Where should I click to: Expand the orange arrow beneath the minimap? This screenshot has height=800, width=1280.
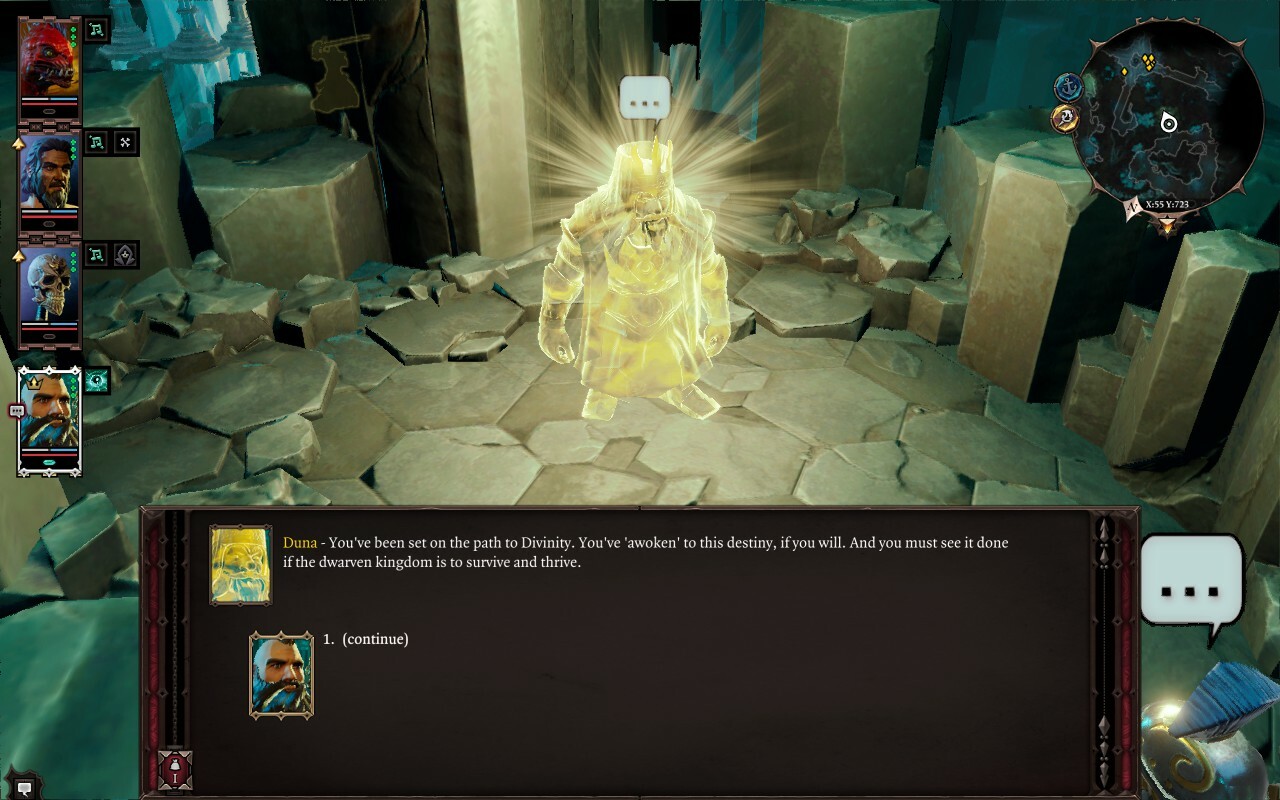click(1167, 225)
